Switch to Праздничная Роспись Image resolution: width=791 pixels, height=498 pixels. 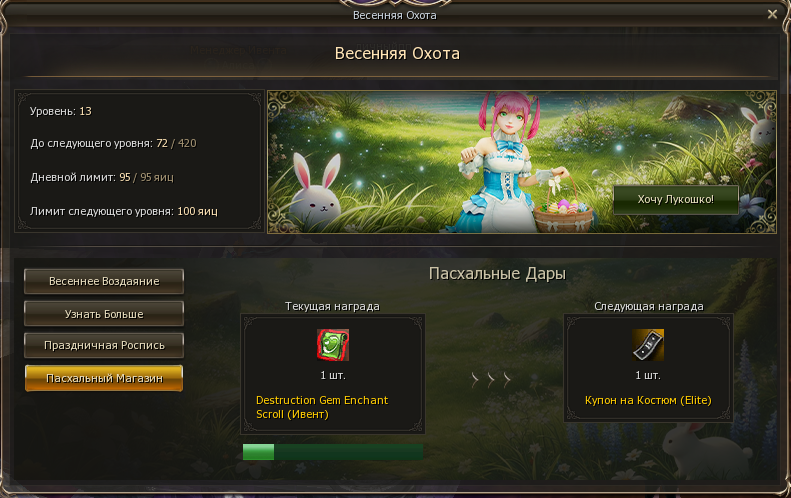(104, 345)
